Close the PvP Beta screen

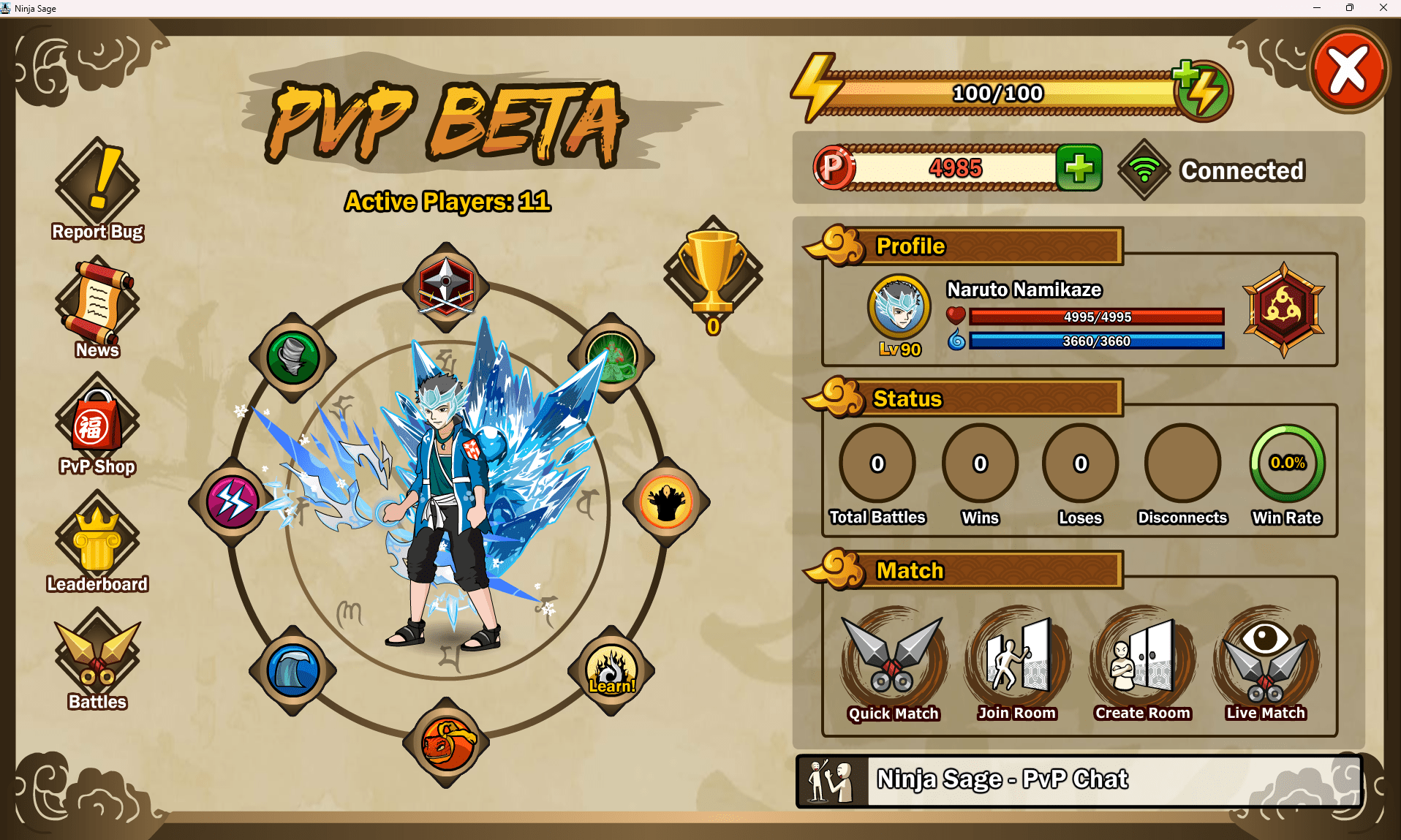[1348, 71]
